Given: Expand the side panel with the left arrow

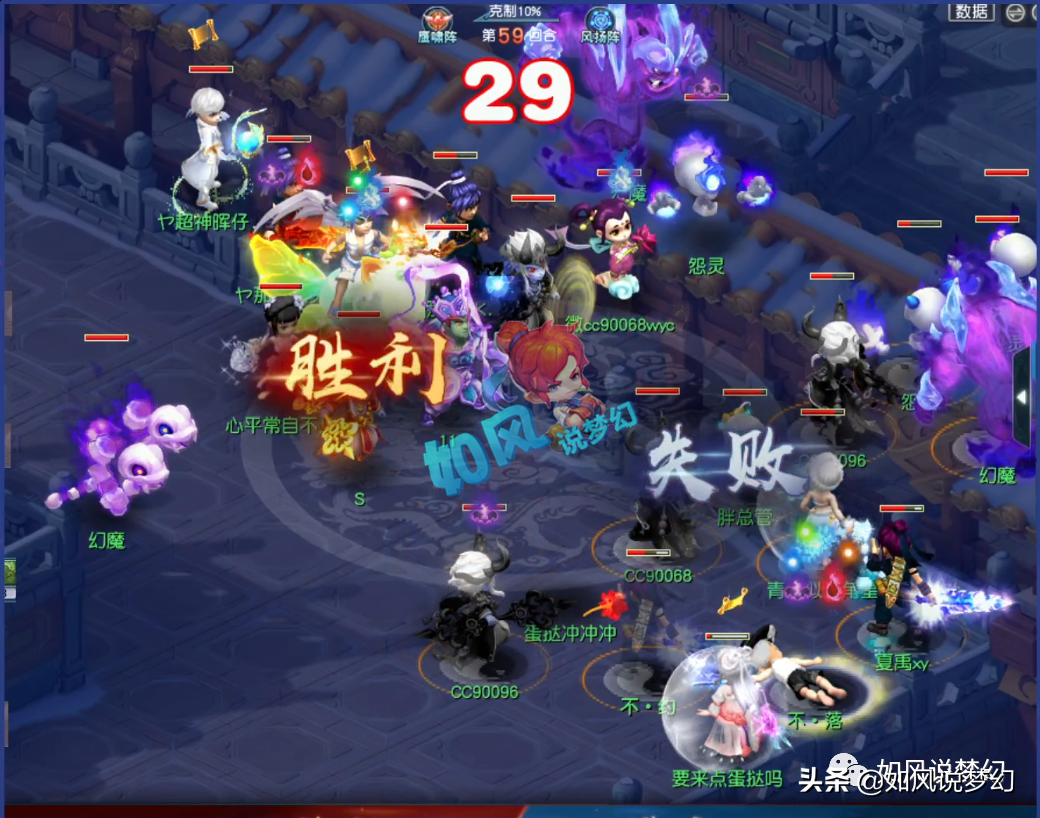Looking at the screenshot, I should click(x=1022, y=397).
